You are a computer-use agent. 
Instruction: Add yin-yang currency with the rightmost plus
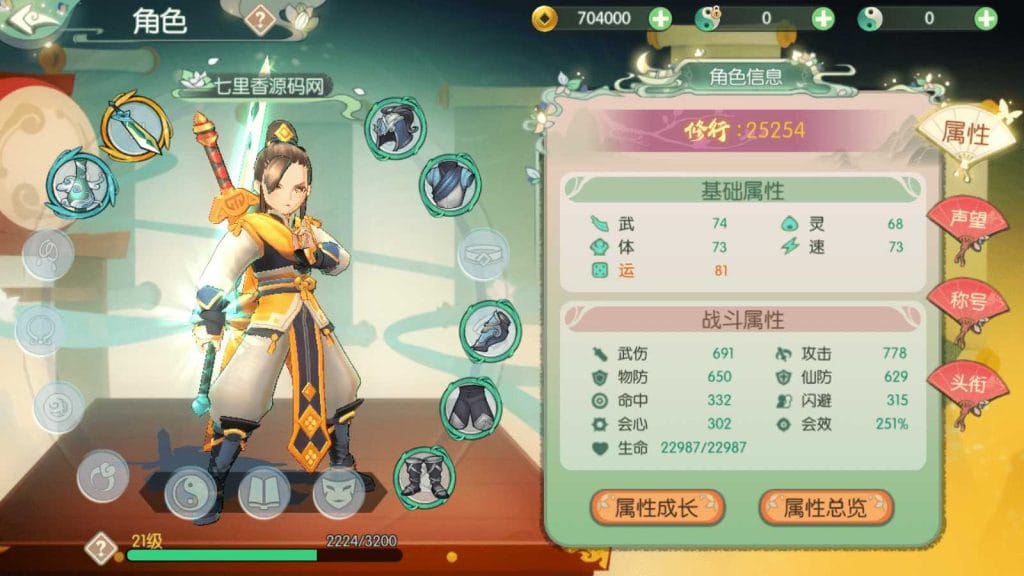(986, 18)
